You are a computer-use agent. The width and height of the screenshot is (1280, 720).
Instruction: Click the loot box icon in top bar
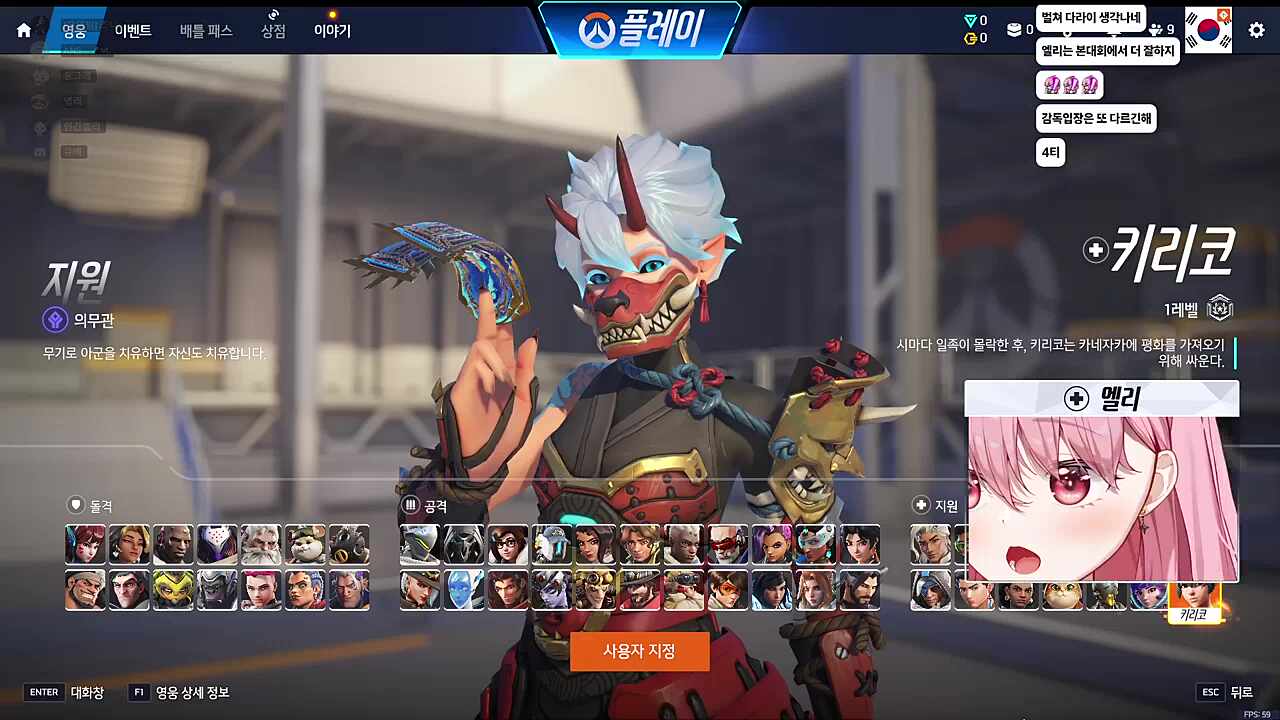pos(1015,28)
